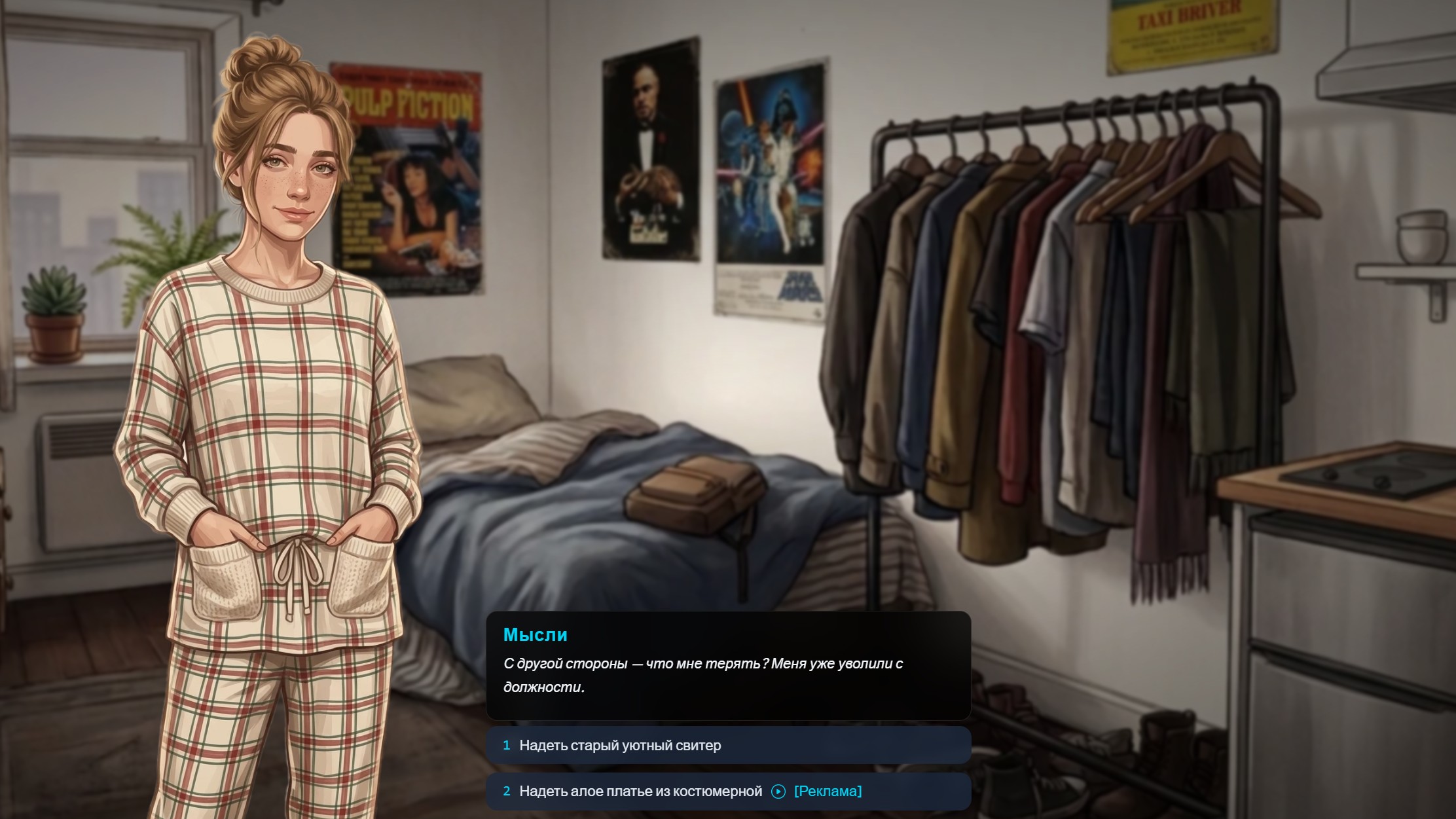The width and height of the screenshot is (1456, 819).
Task: Choose "Надеть старый уютный свитер" option
Action: point(727,745)
